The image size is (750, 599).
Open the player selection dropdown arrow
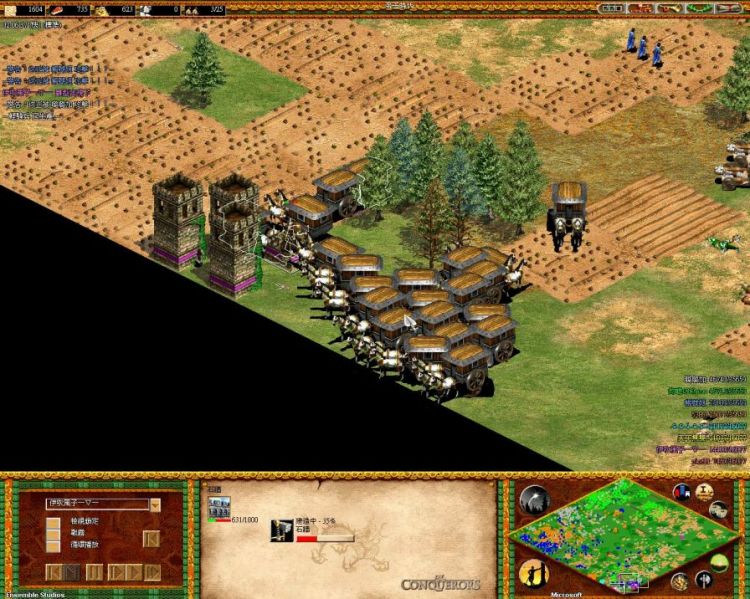[x=155, y=505]
